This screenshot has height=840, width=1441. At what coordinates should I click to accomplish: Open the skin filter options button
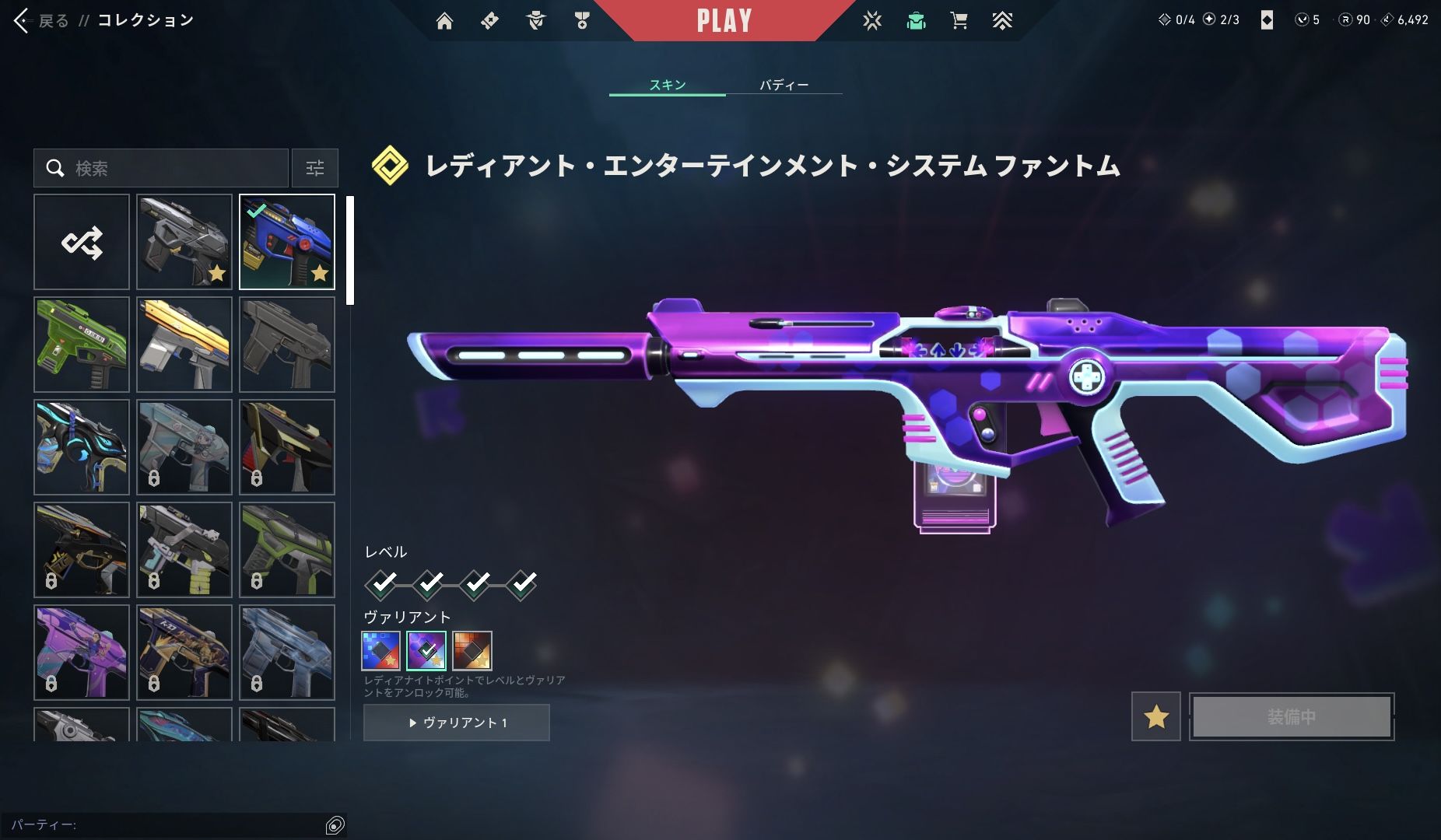tap(315, 168)
